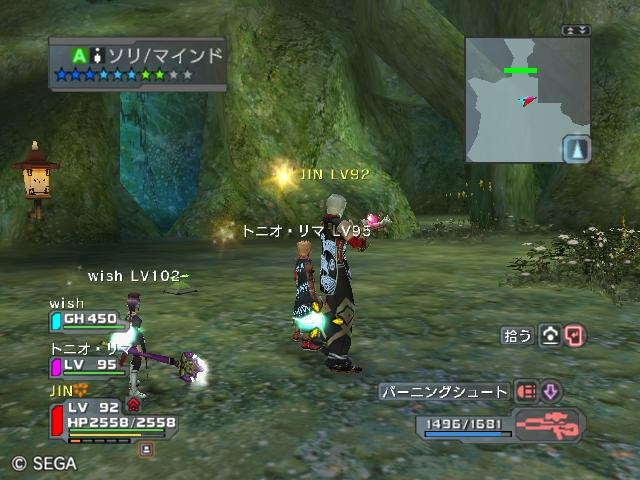Viewport: 640px width, 480px height.
Task: Click the ソリ/マインド item info panel
Action: 136,63
